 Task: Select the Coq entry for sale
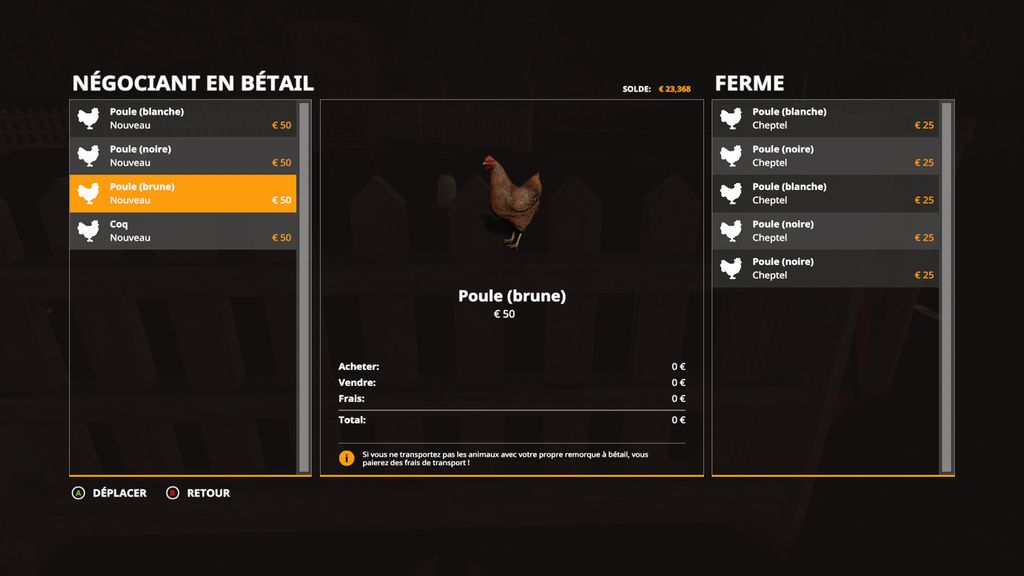tap(183, 231)
